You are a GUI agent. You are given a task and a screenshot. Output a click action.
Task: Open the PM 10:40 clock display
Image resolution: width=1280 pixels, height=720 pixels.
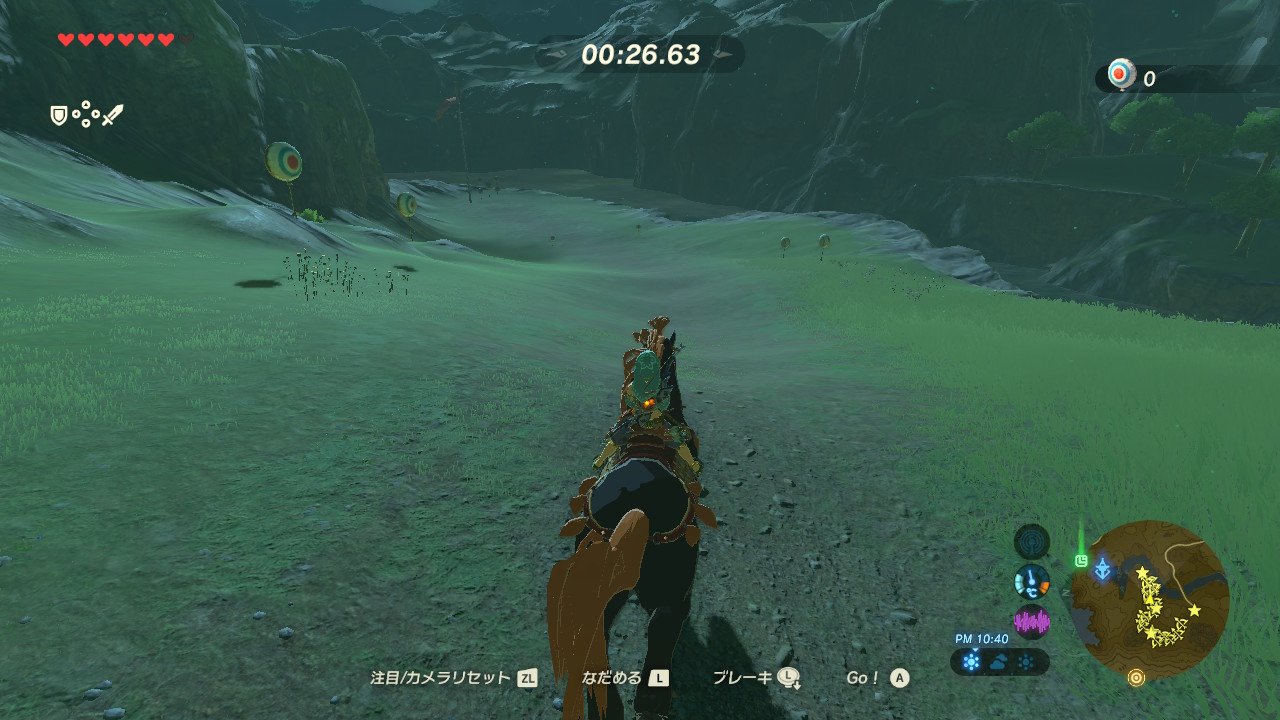click(981, 637)
